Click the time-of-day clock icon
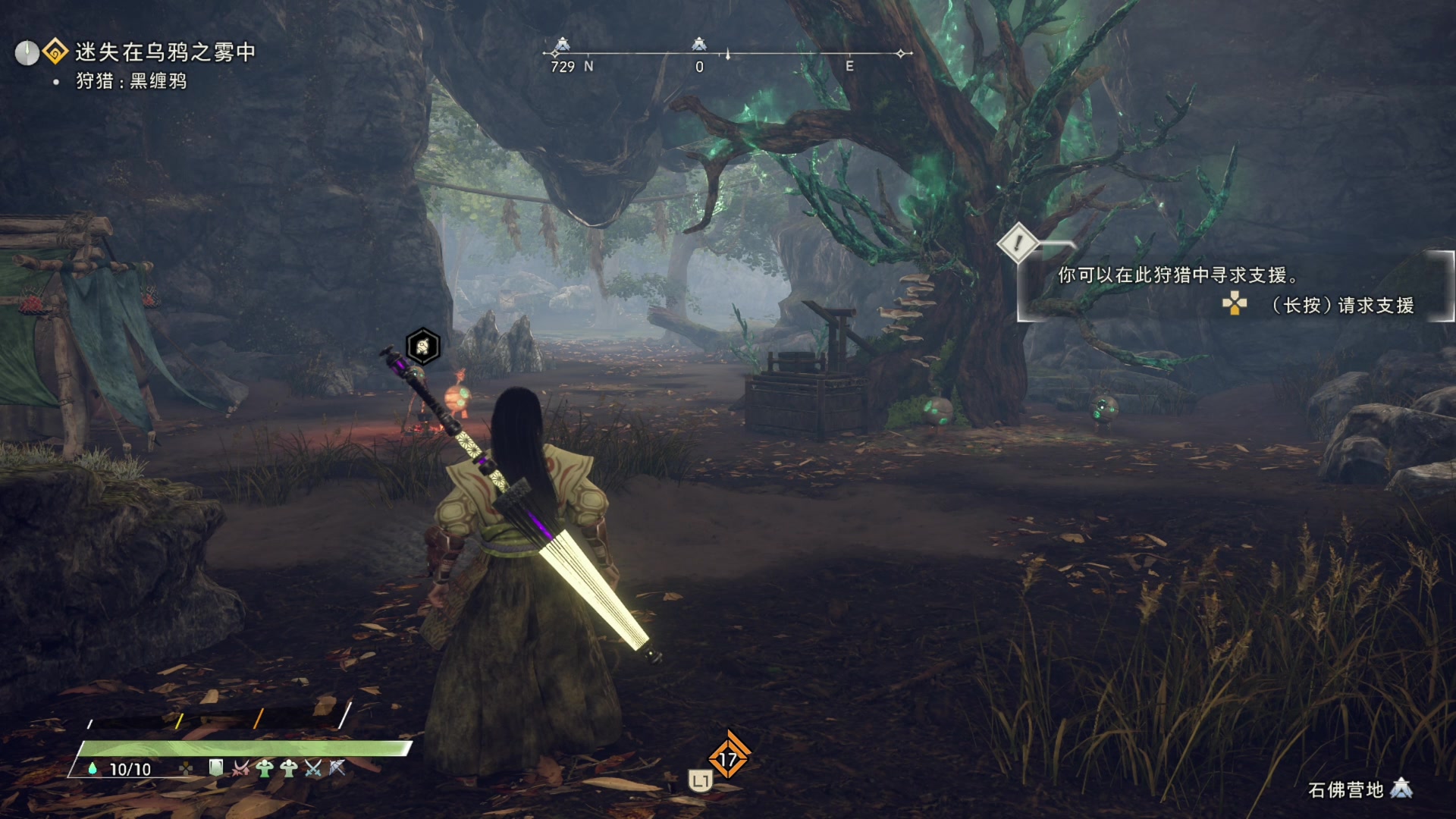 tap(27, 53)
